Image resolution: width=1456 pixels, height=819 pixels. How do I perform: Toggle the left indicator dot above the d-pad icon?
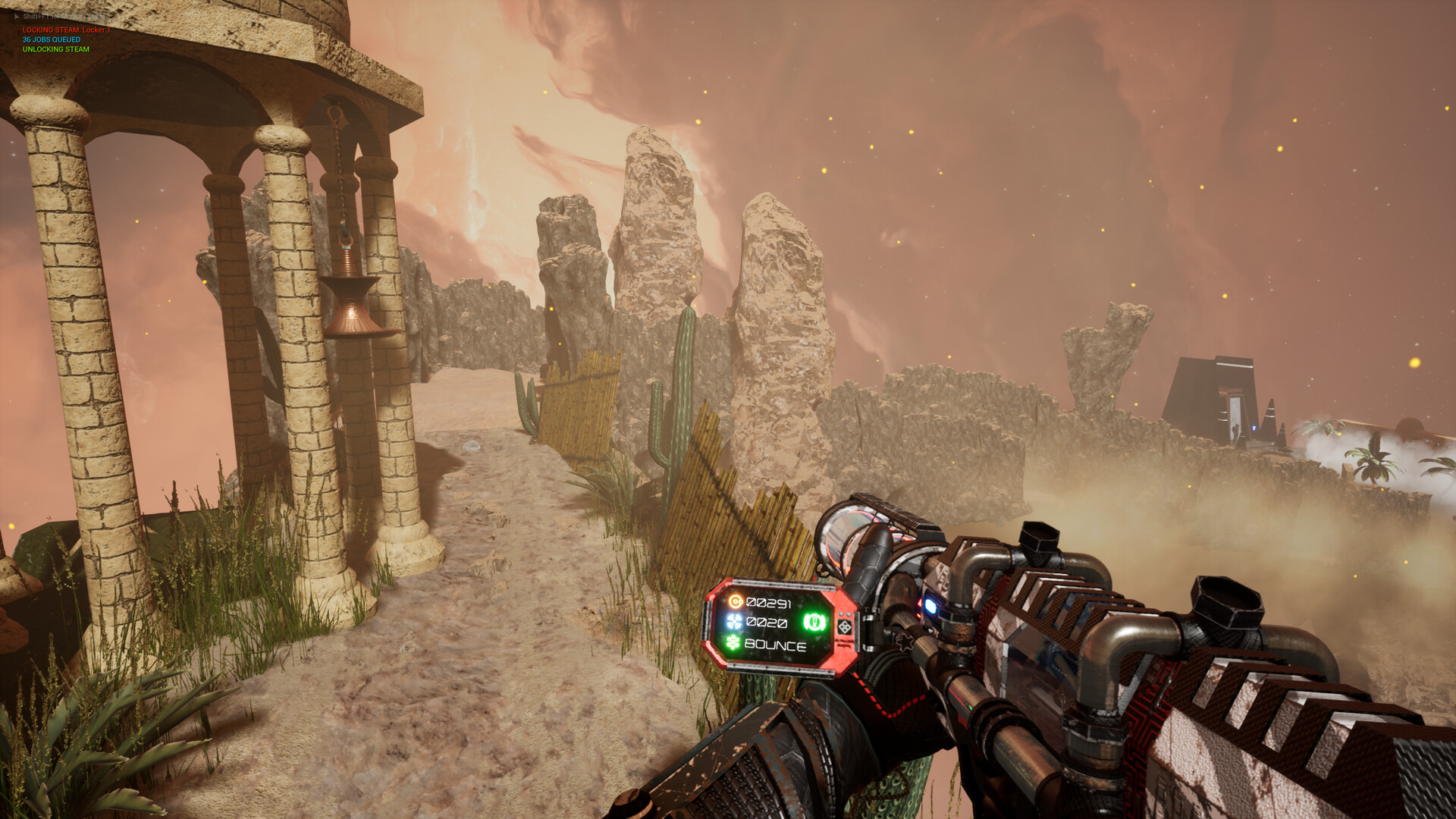[x=842, y=613]
